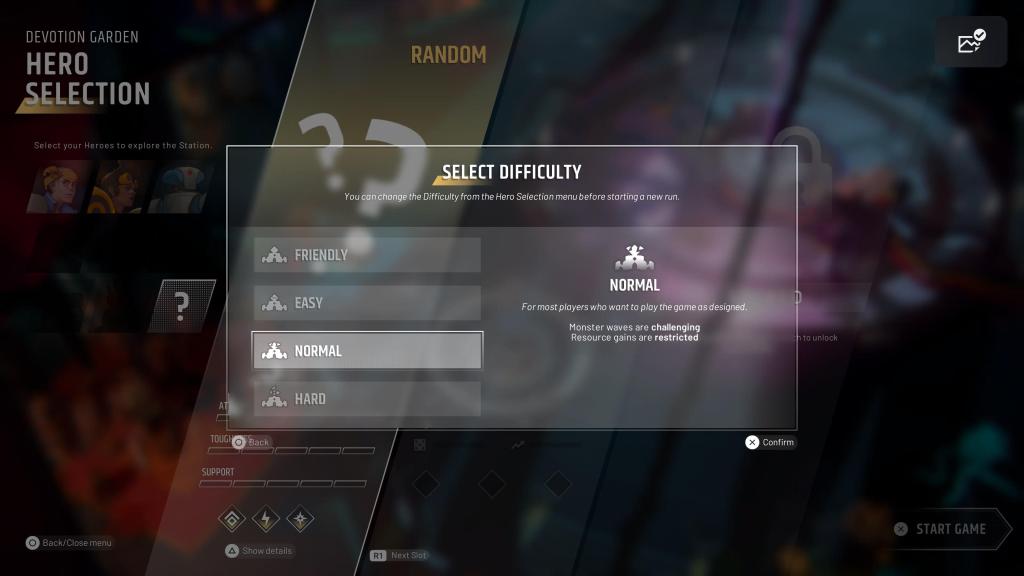
Task: Open the chart icon in the top-right corner
Action: (x=971, y=43)
